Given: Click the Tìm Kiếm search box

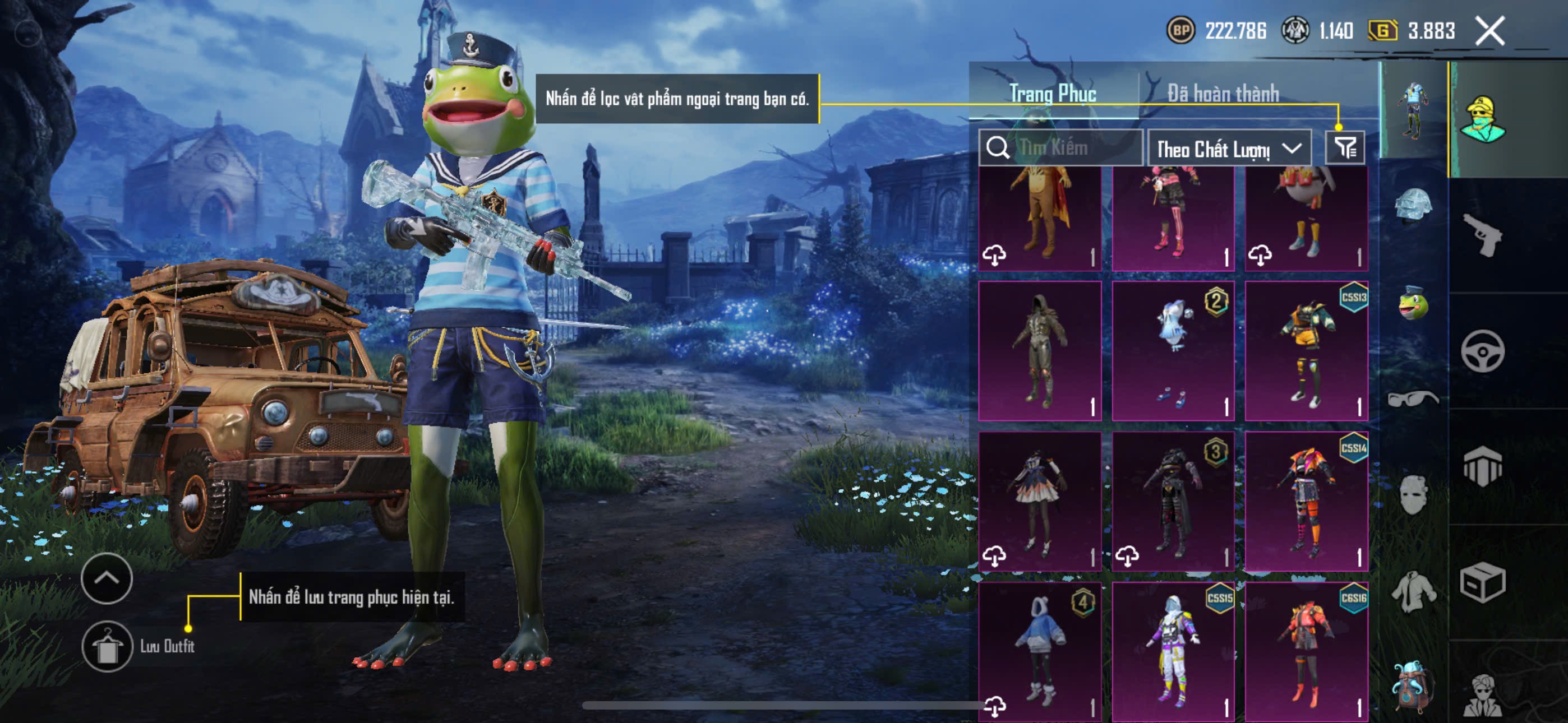Looking at the screenshot, I should coord(1061,148).
